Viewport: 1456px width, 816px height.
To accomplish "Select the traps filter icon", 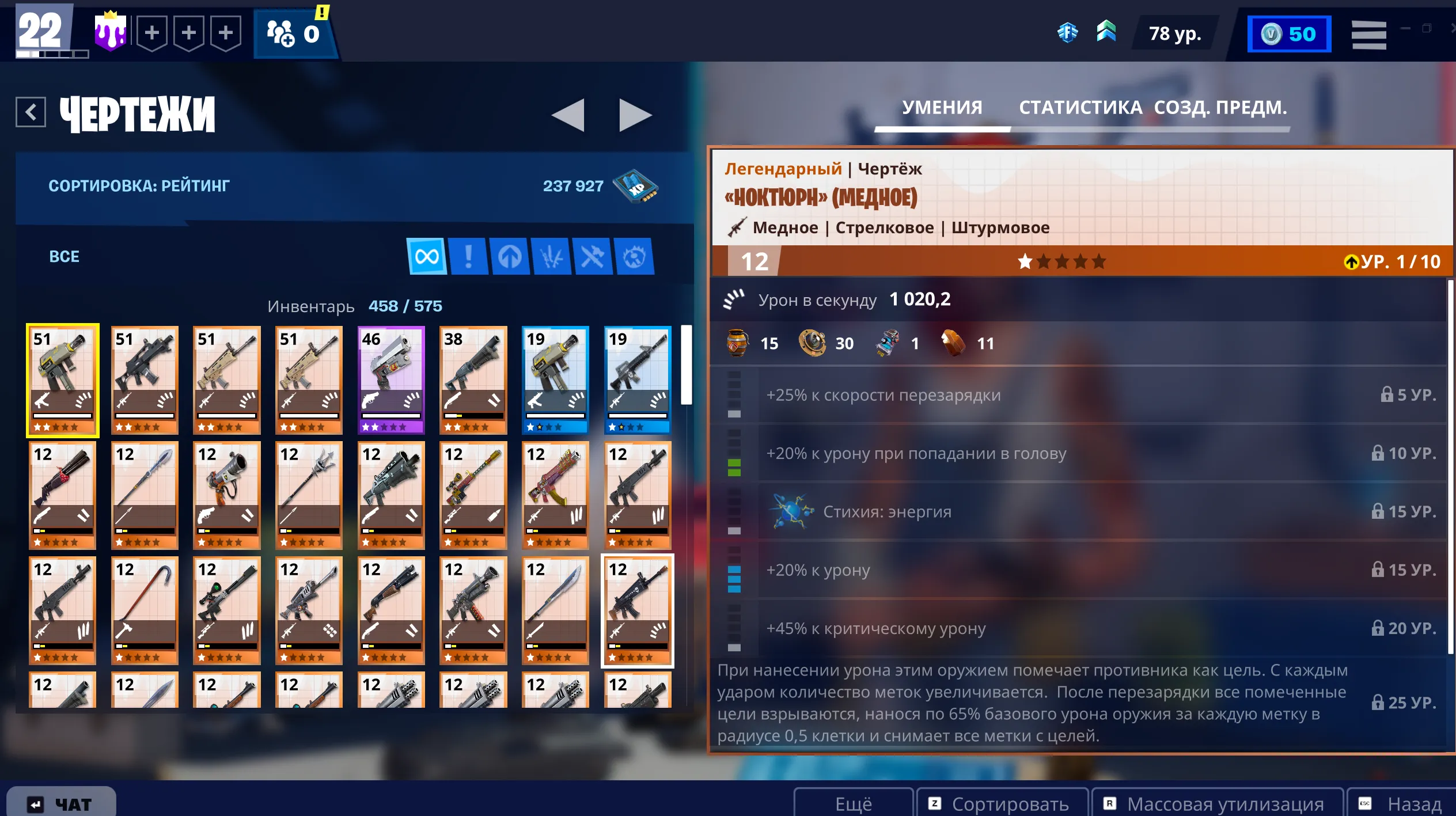I will (x=634, y=257).
